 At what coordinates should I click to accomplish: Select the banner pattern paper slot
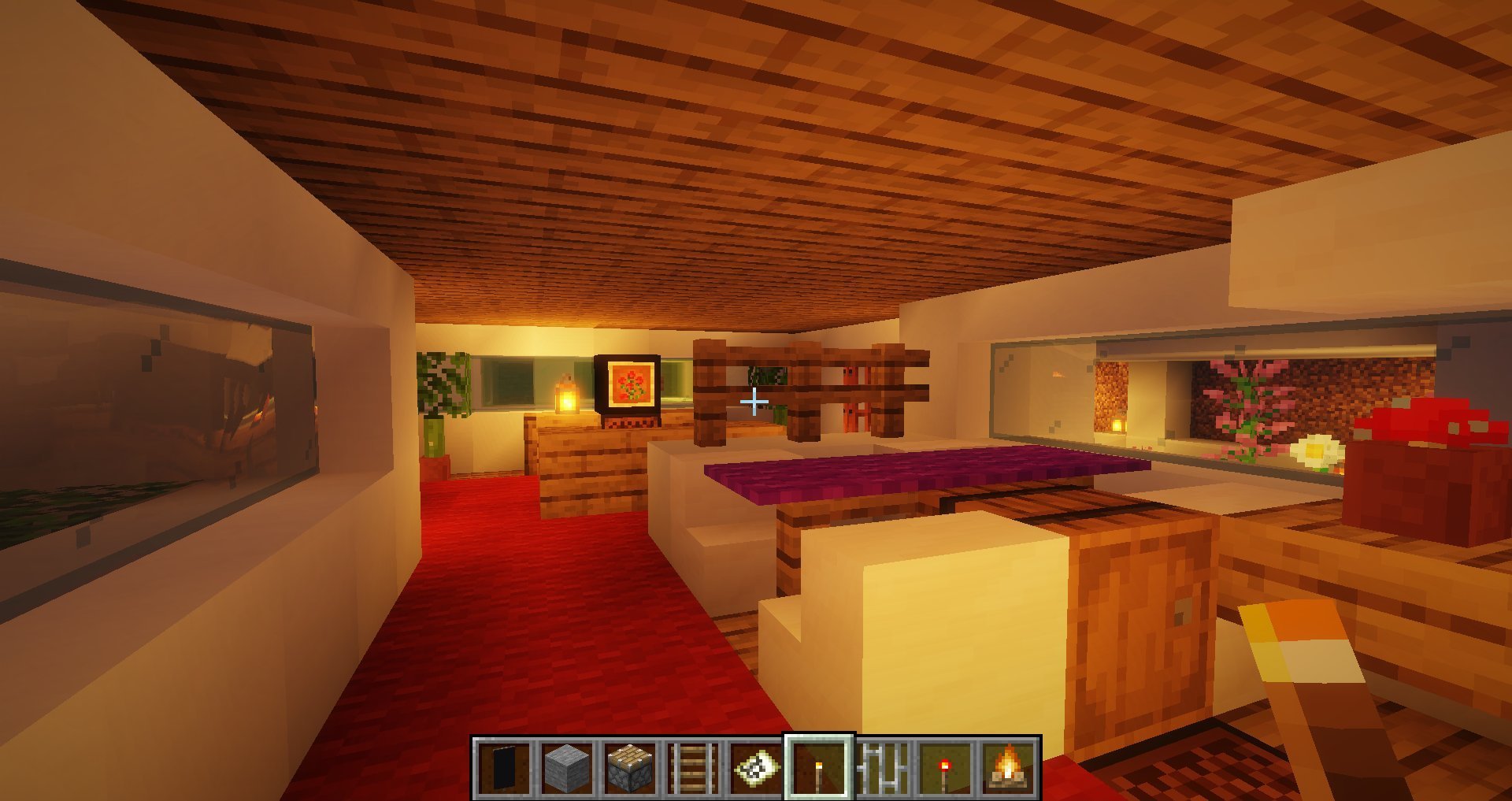755,768
